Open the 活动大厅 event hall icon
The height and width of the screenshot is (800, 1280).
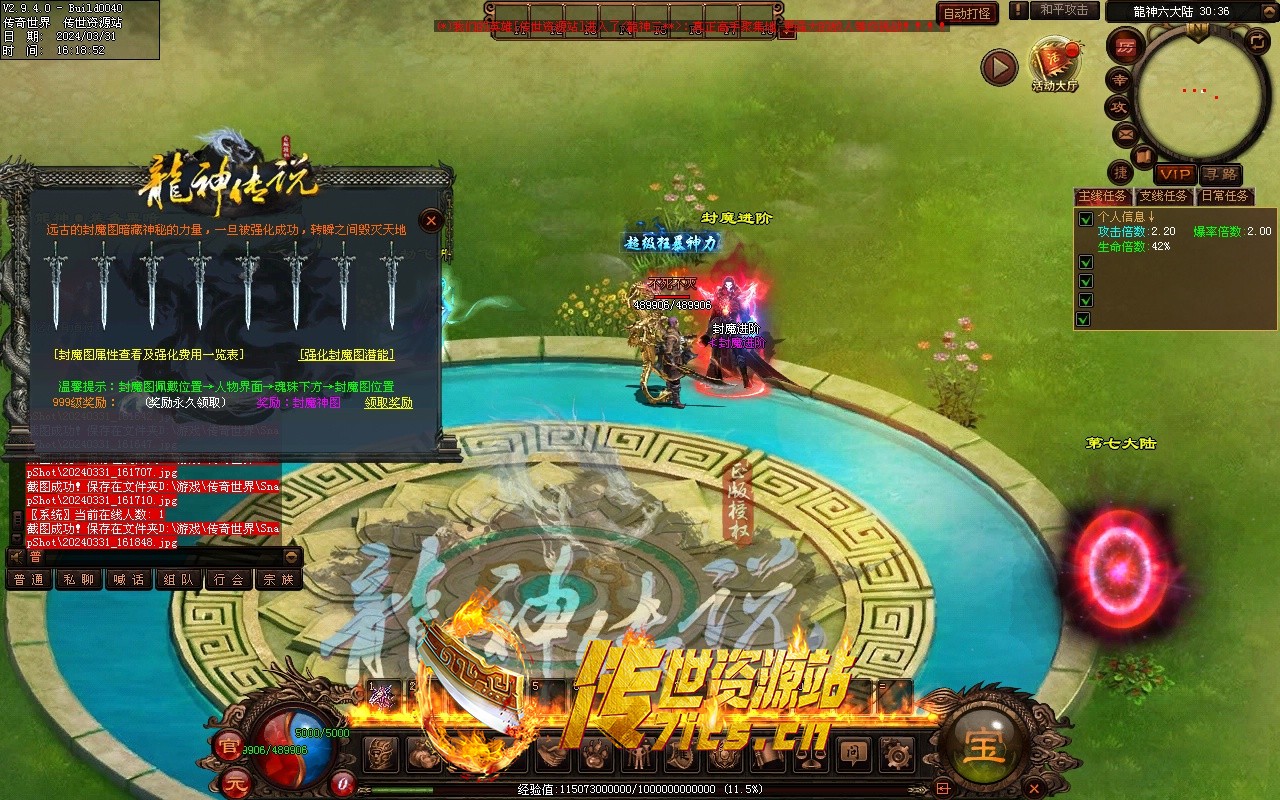1054,62
